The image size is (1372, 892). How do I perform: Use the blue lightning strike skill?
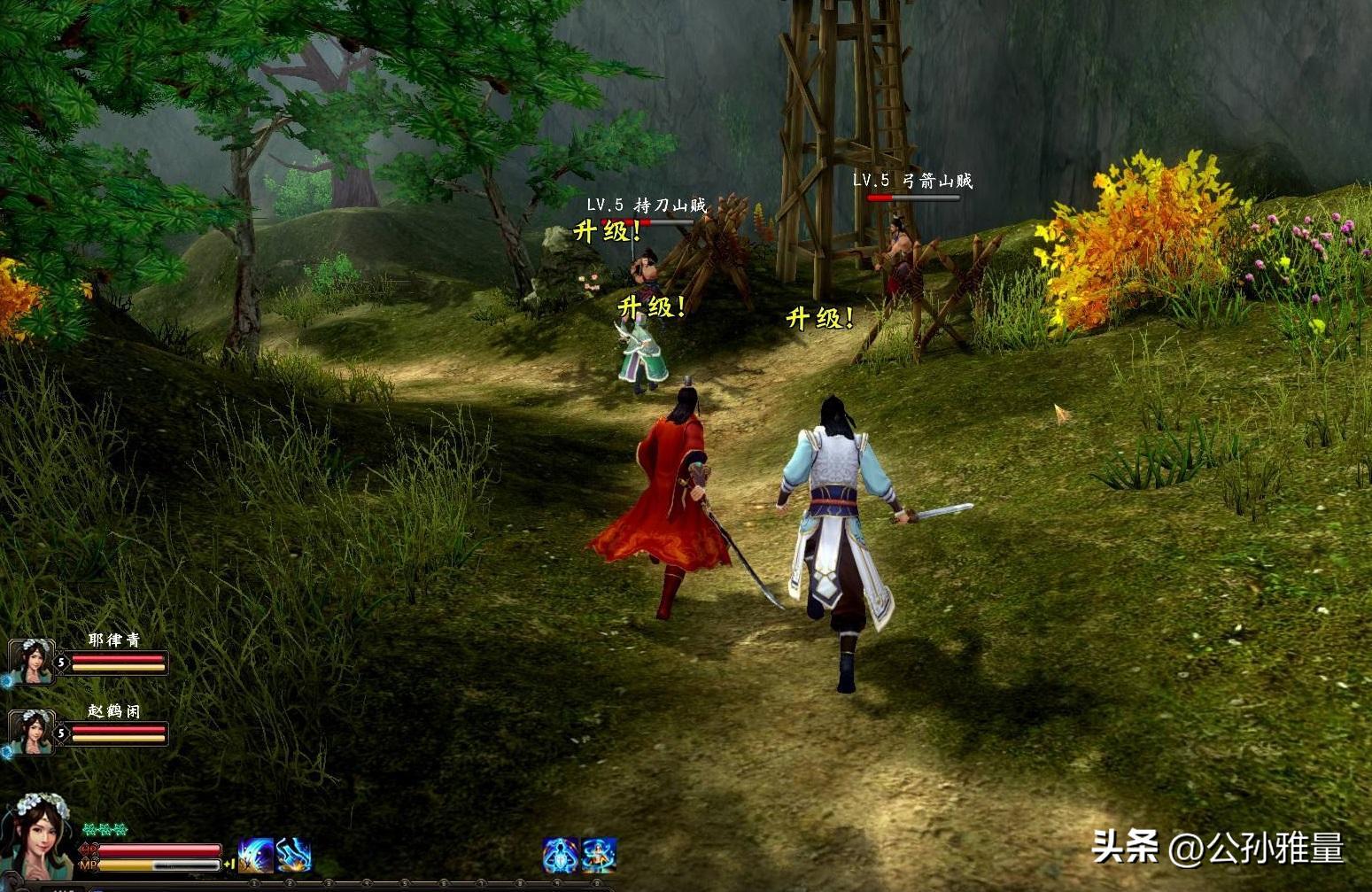point(293,856)
